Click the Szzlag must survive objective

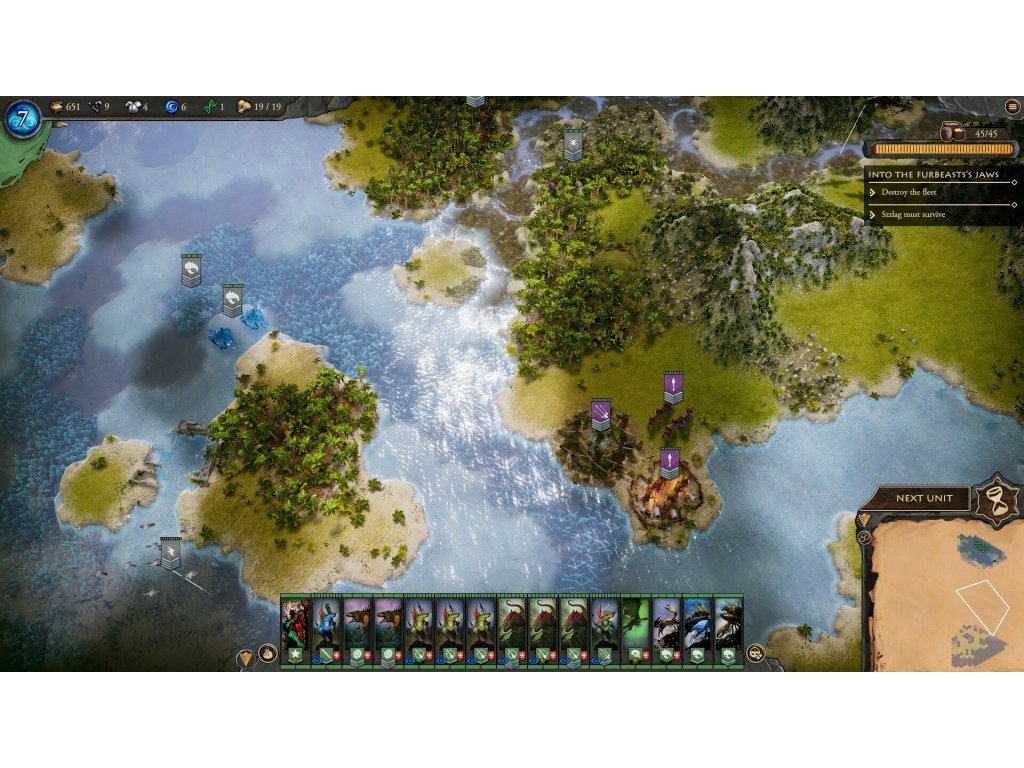913,214
